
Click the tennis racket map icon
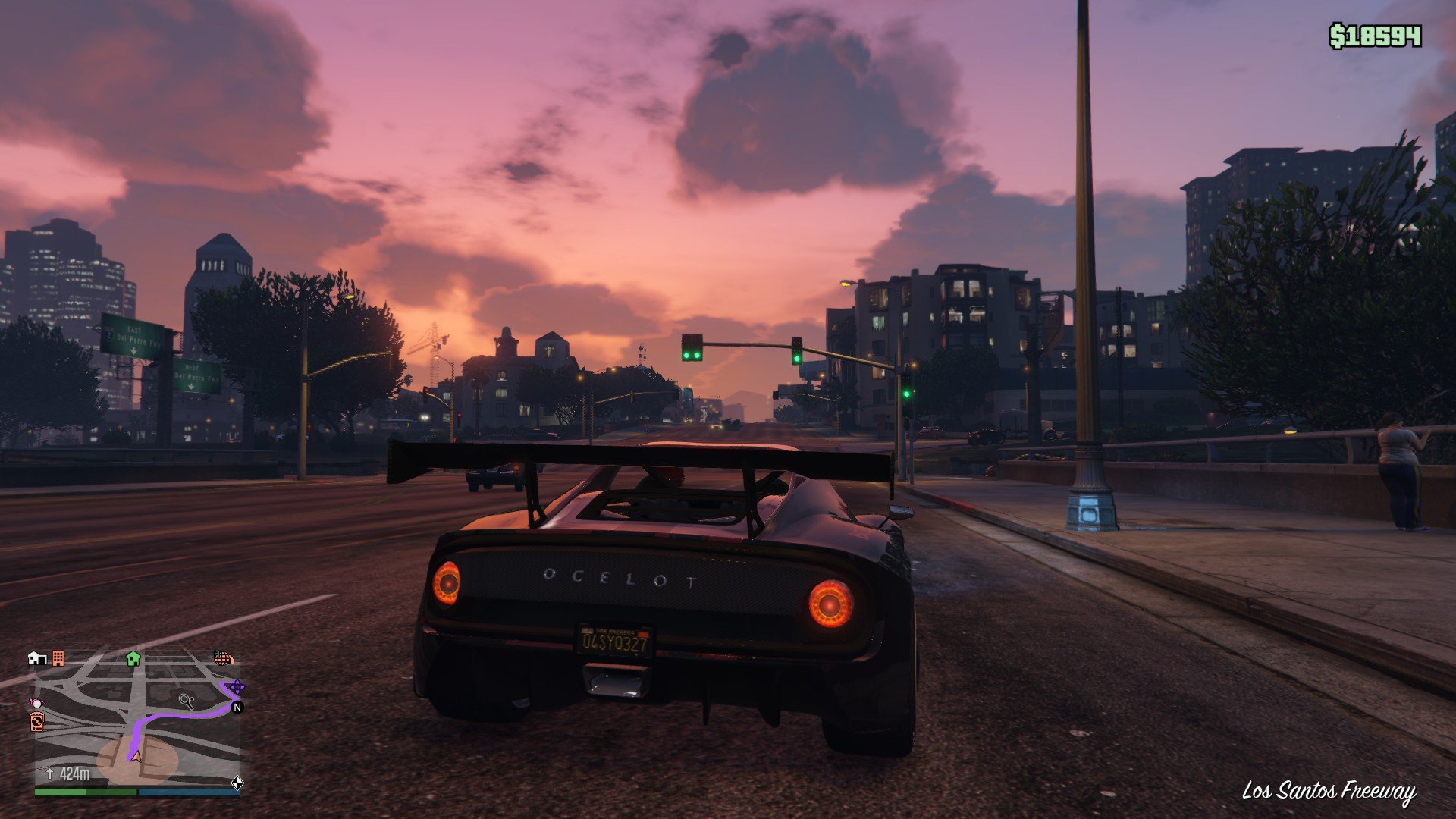[187, 700]
